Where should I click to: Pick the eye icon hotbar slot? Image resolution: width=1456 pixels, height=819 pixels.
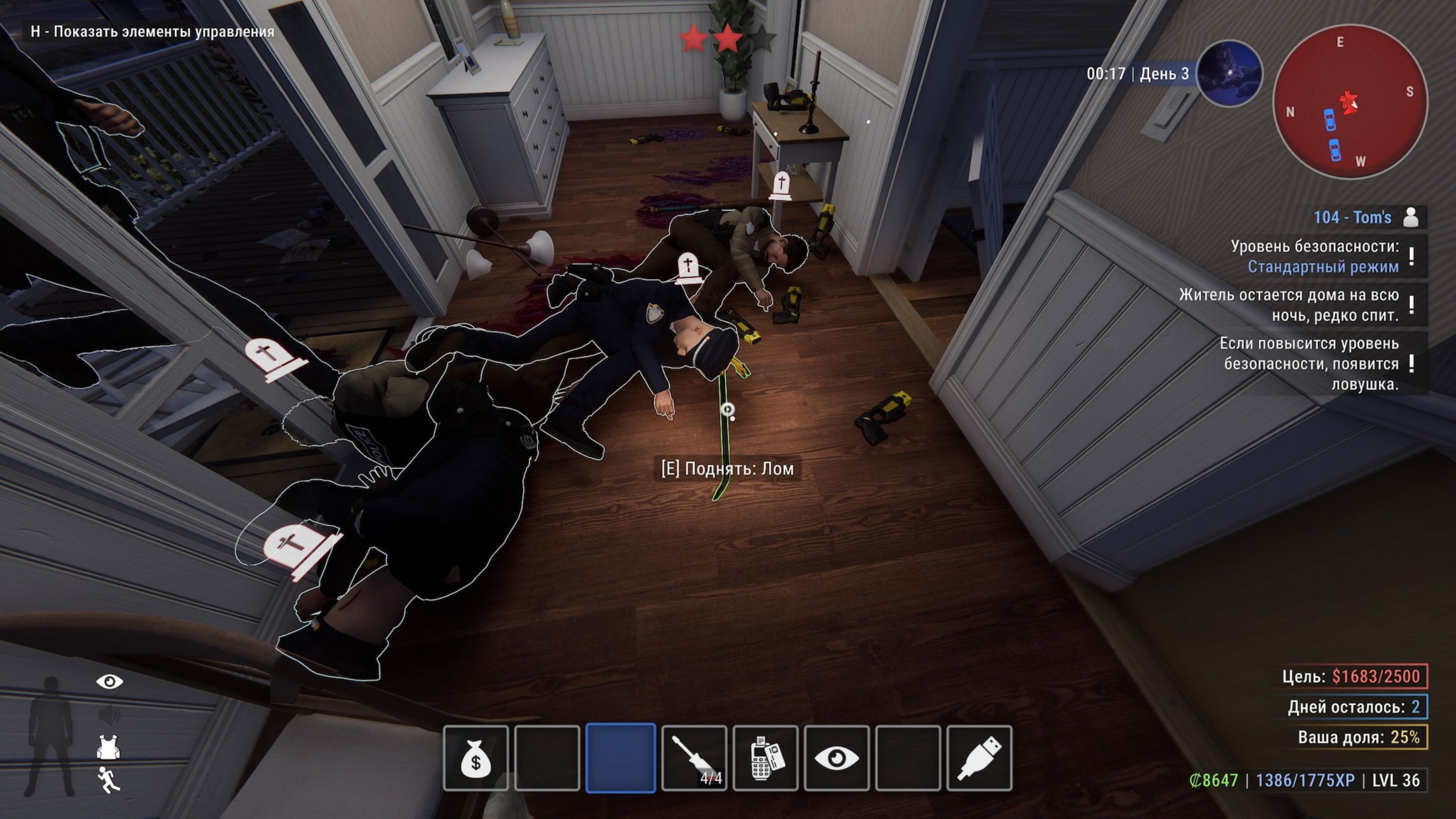(x=836, y=758)
